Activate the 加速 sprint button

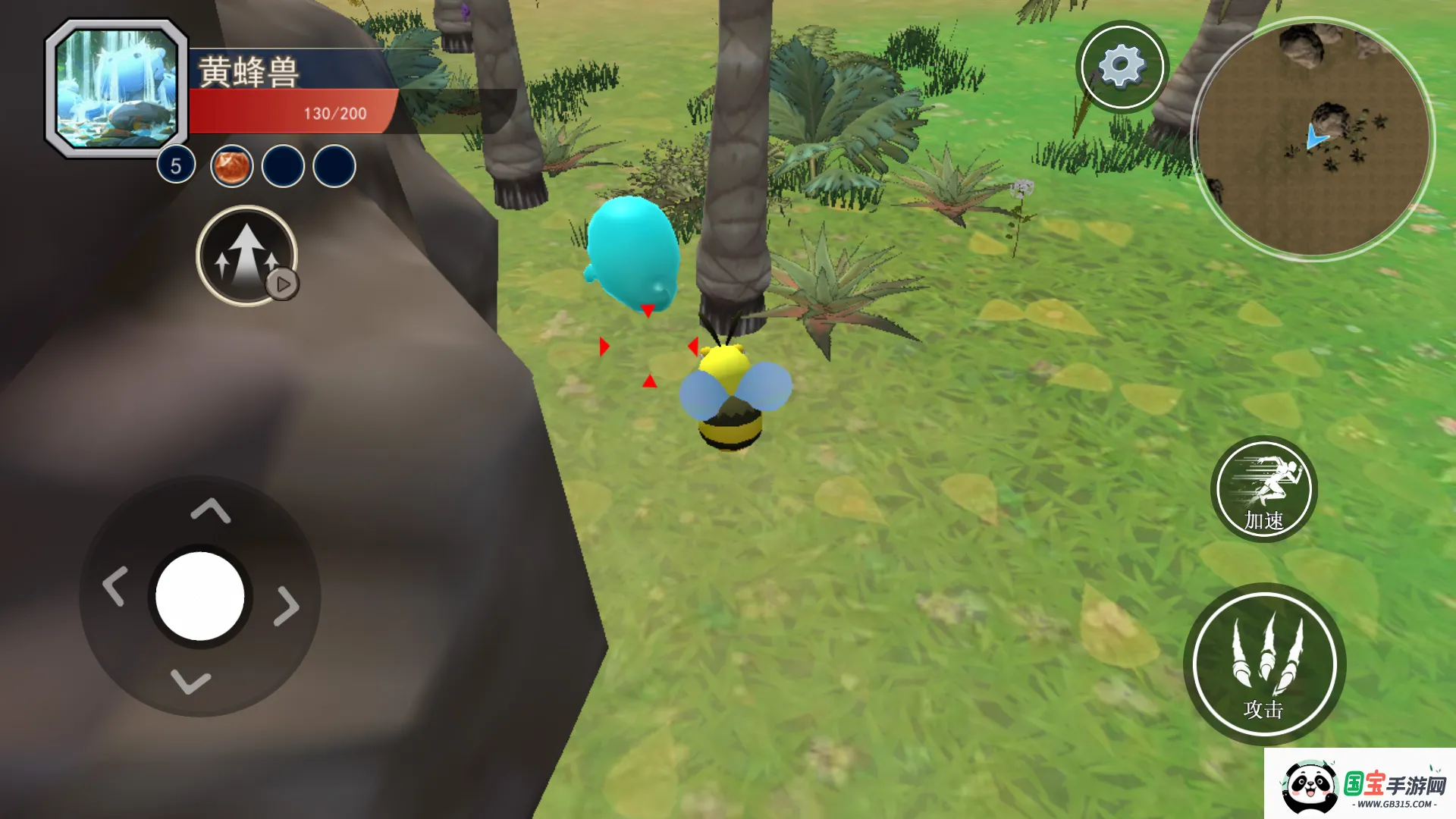pyautogui.click(x=1263, y=489)
